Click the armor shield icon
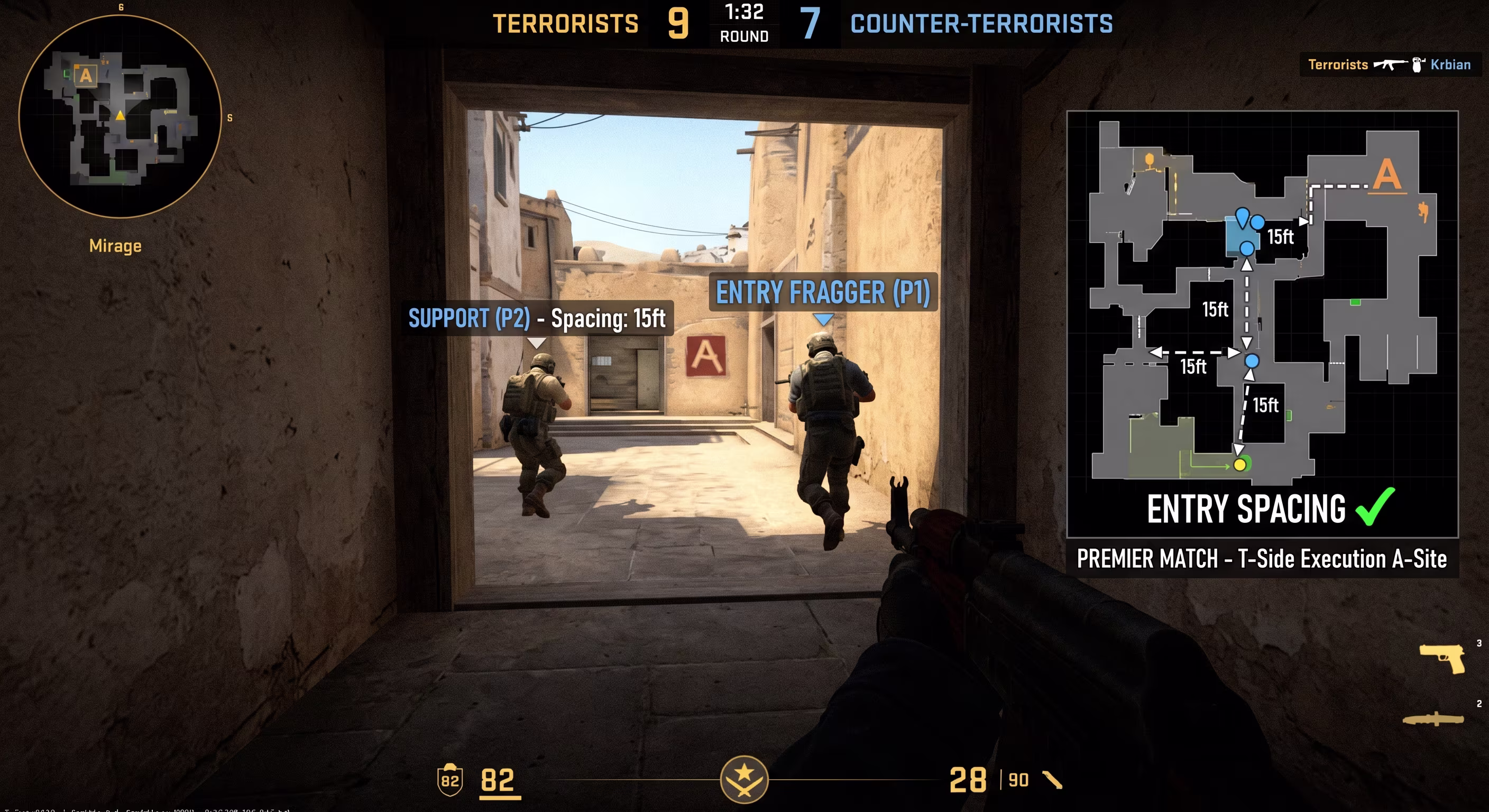The width and height of the screenshot is (1489, 812). pos(449,780)
